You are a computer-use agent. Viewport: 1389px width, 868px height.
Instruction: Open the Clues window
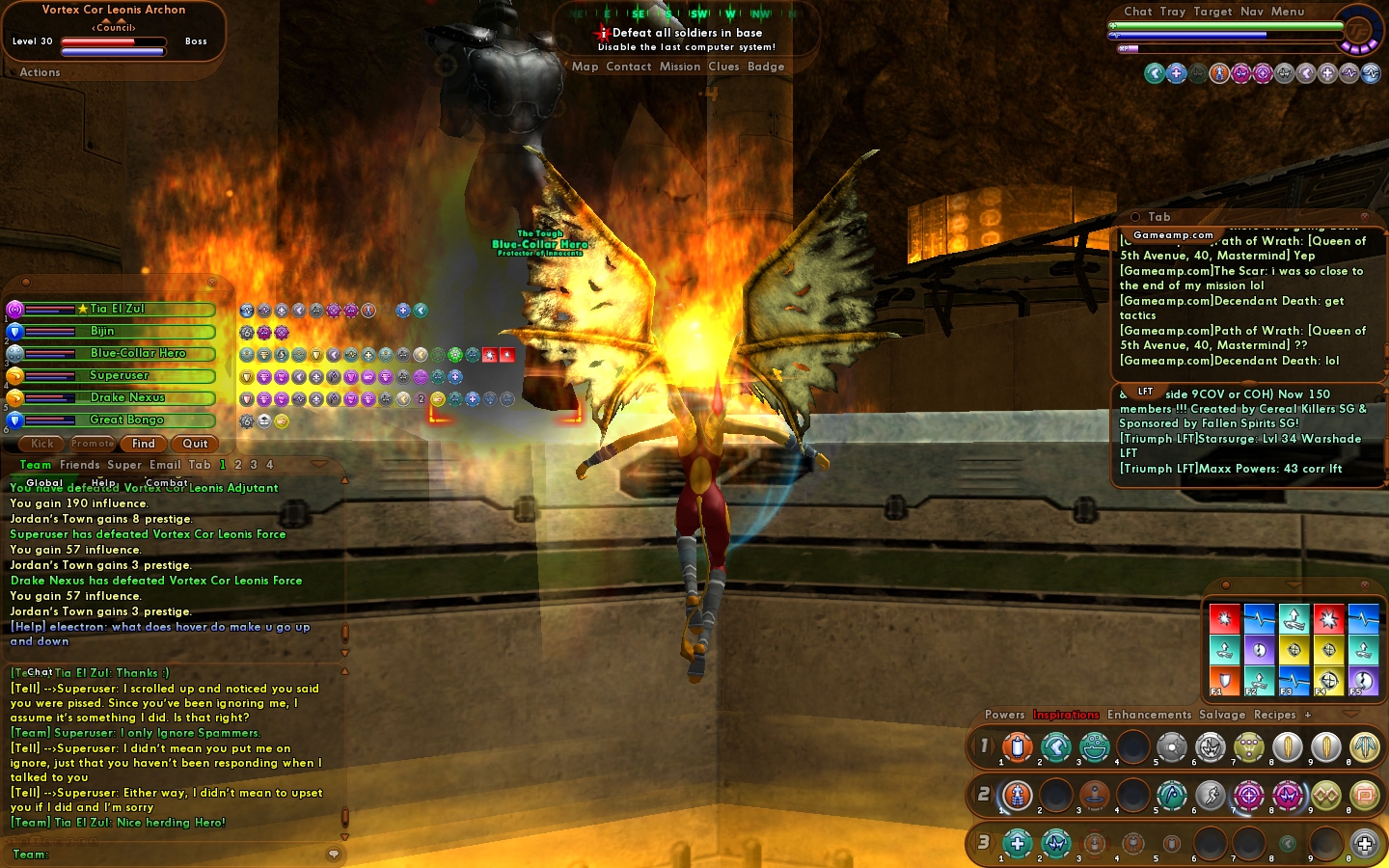coord(723,67)
